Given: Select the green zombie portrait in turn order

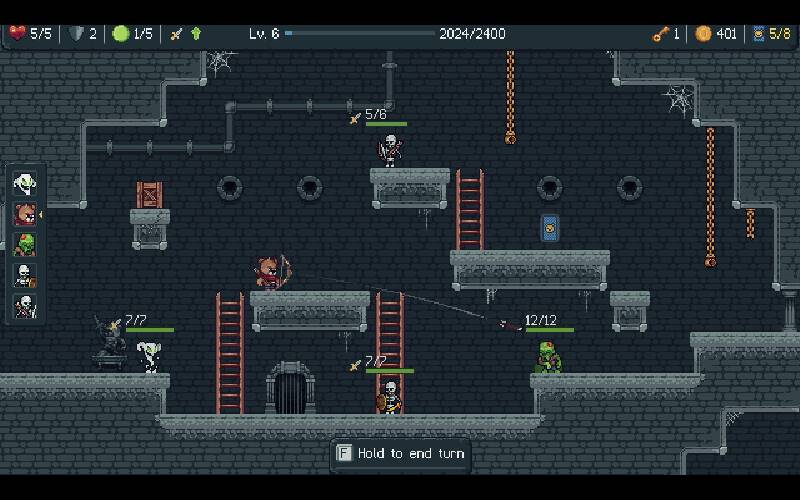Looking at the screenshot, I should (24, 245).
